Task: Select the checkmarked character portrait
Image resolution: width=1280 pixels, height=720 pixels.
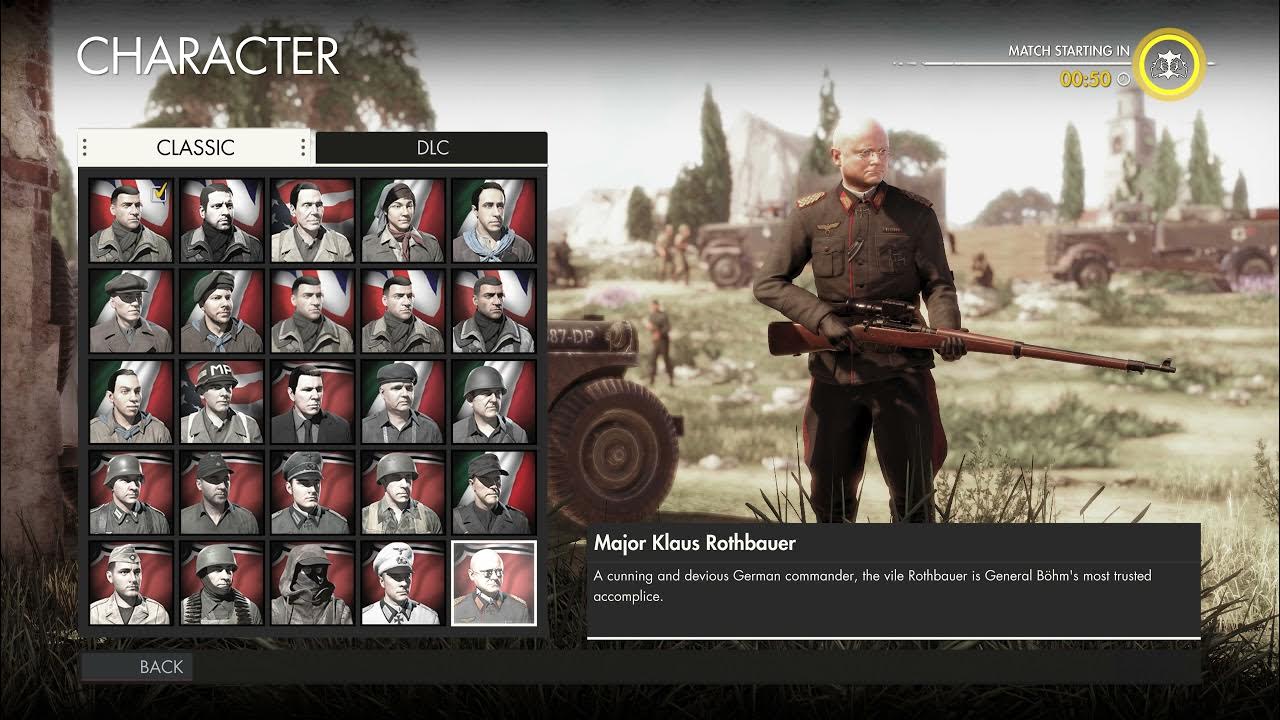Action: [x=131, y=220]
